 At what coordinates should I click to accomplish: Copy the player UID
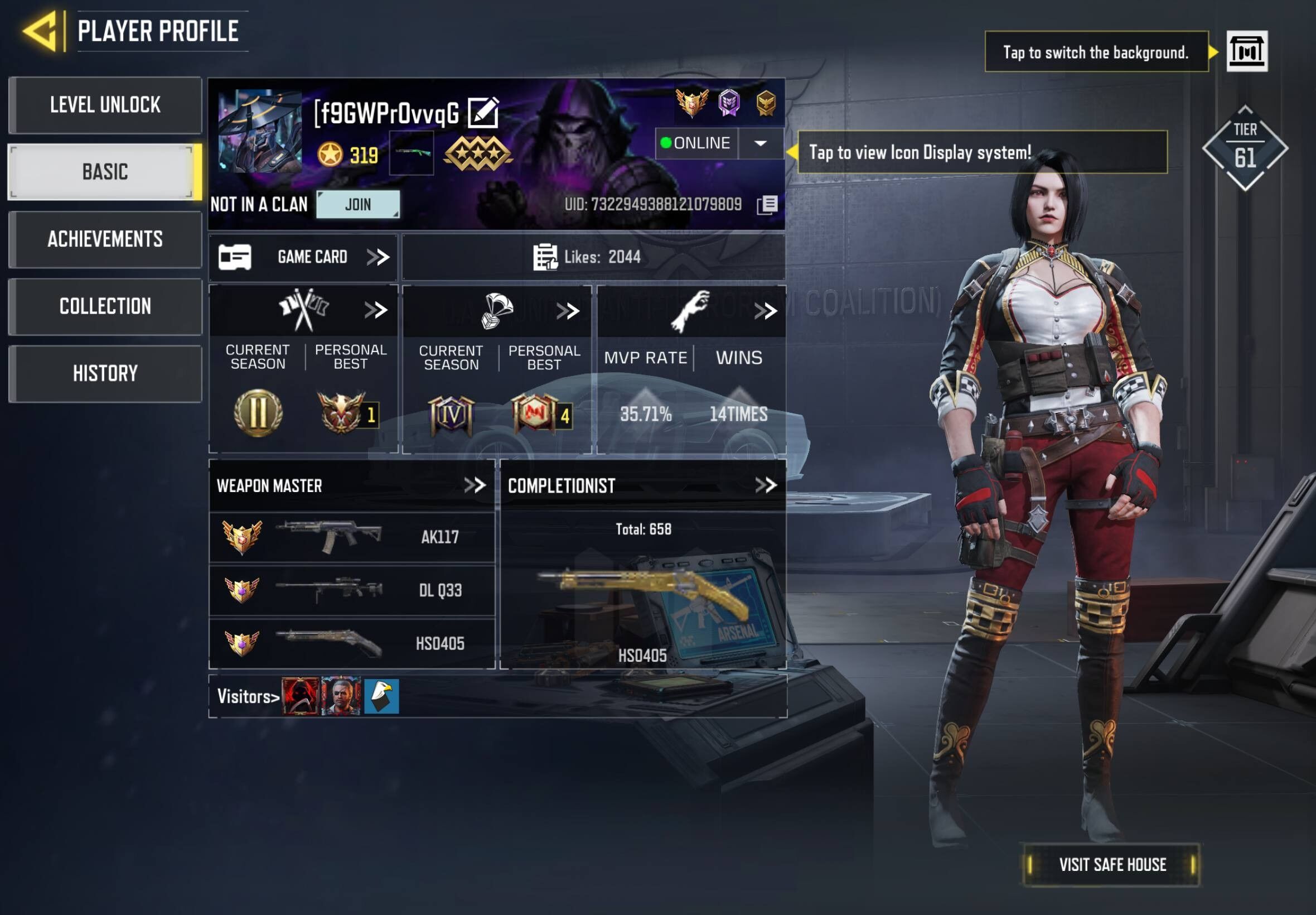[x=767, y=205]
